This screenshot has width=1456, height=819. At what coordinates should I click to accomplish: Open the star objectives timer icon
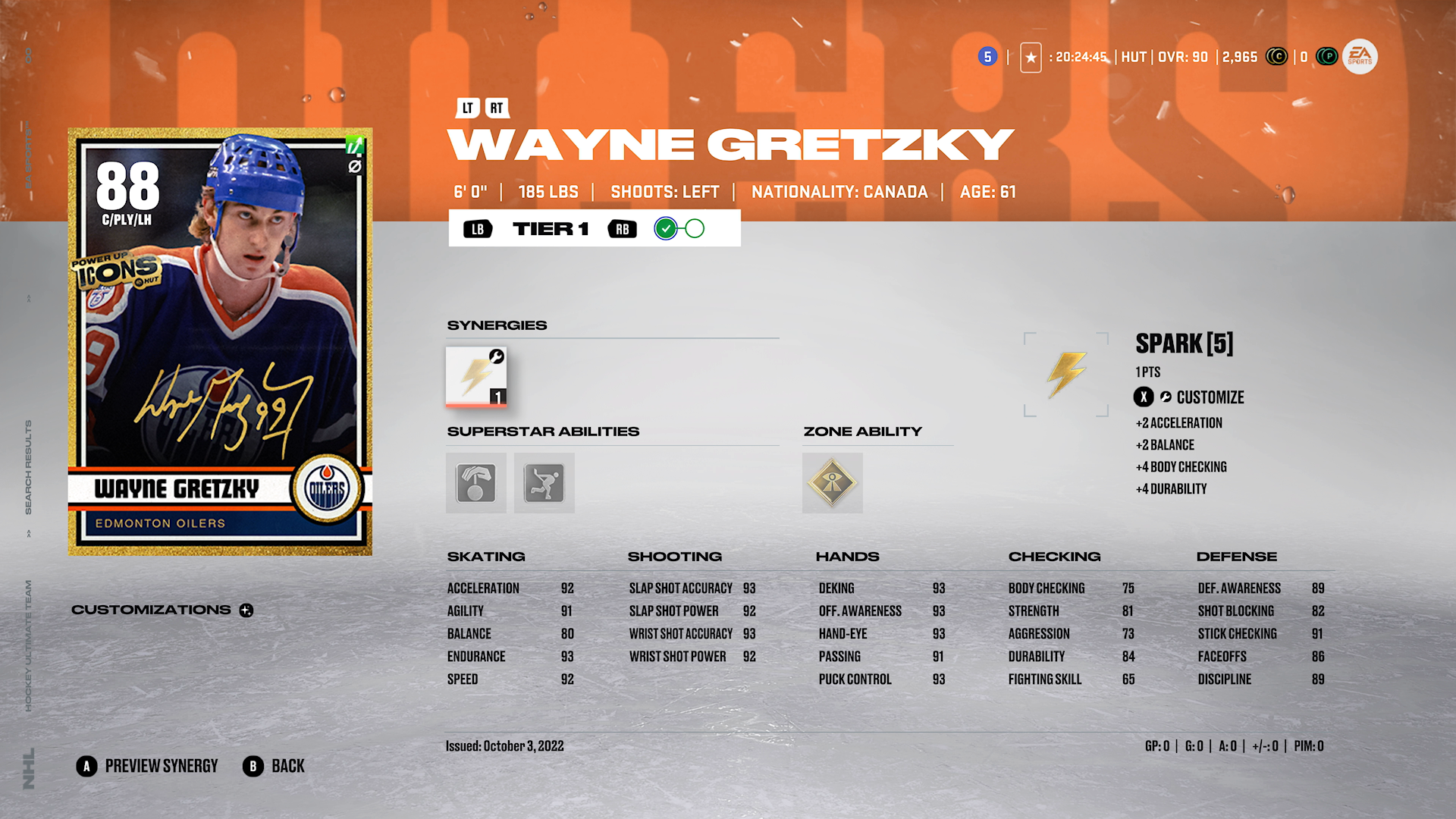pyautogui.click(x=1031, y=58)
